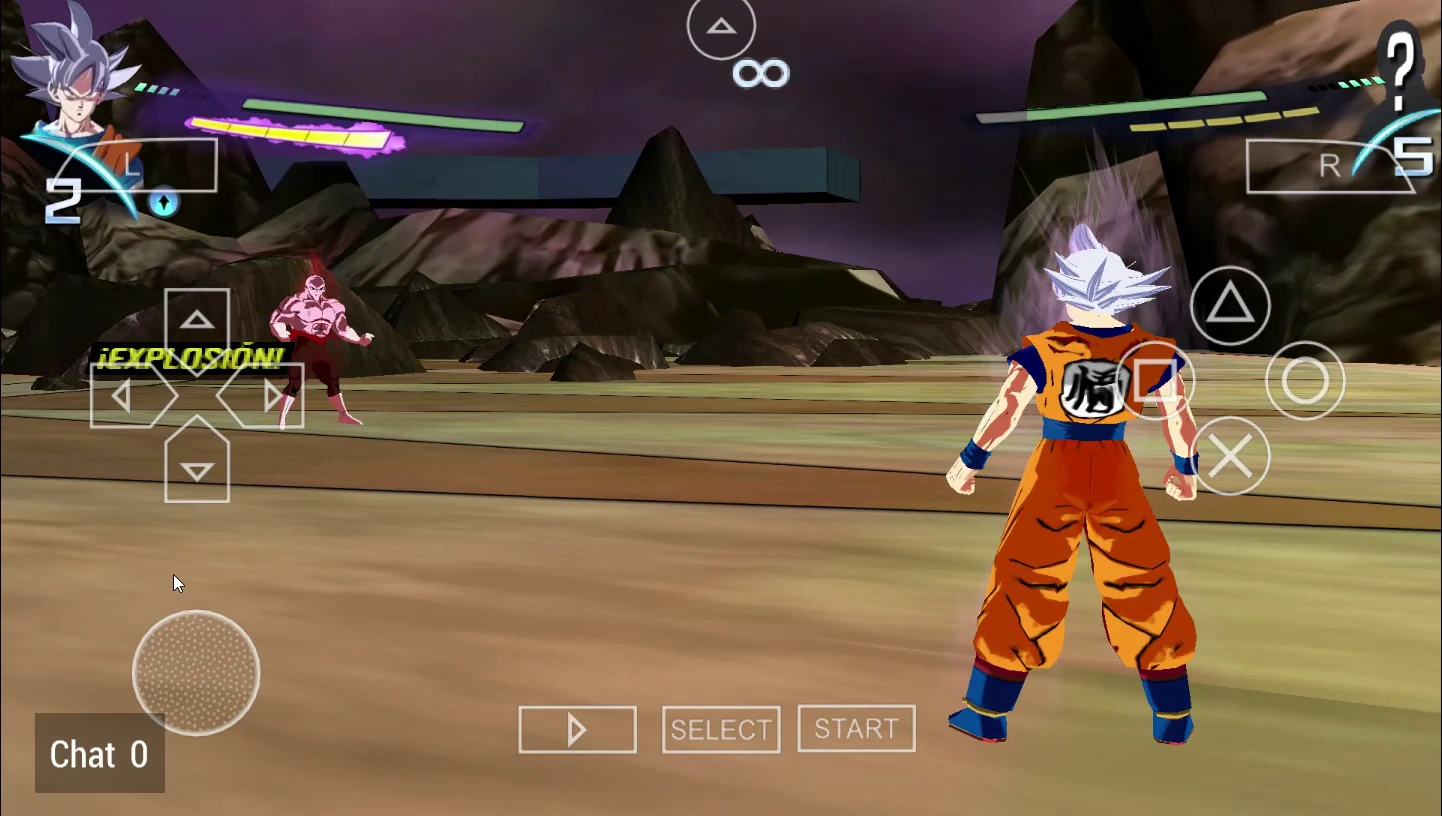Tap the triangle touch button
This screenshot has height=816, width=1442.
click(x=1230, y=305)
